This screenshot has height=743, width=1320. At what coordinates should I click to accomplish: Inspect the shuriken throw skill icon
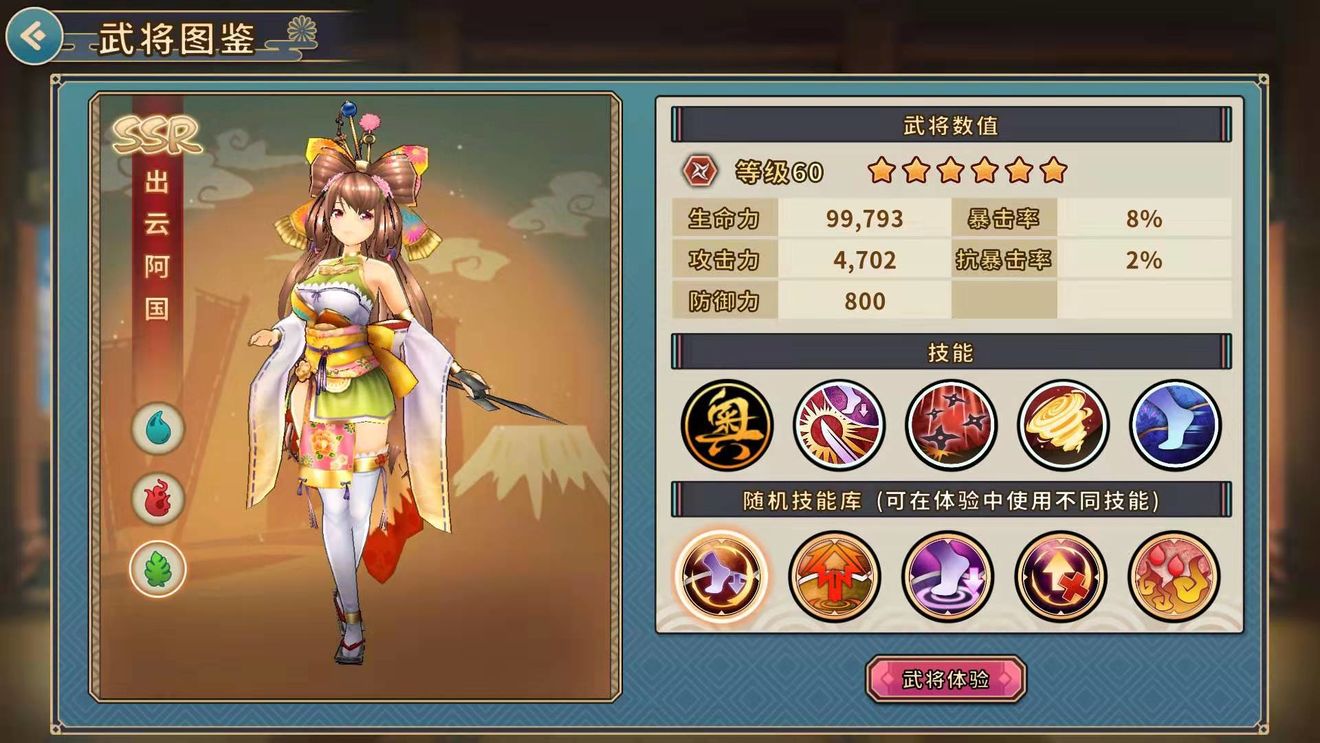(x=951, y=424)
